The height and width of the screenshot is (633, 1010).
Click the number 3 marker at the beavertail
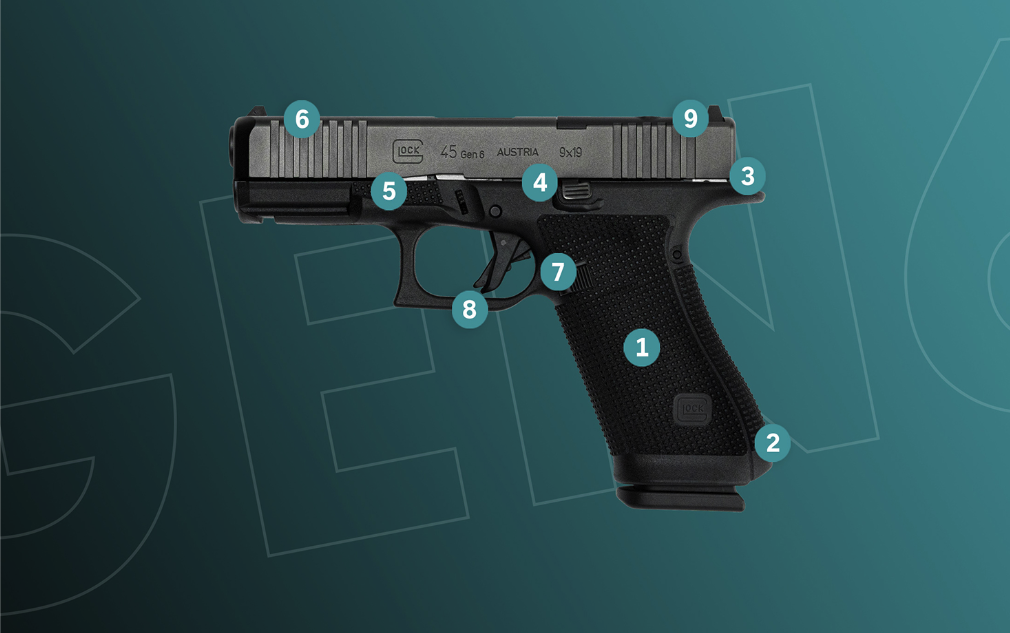[746, 177]
